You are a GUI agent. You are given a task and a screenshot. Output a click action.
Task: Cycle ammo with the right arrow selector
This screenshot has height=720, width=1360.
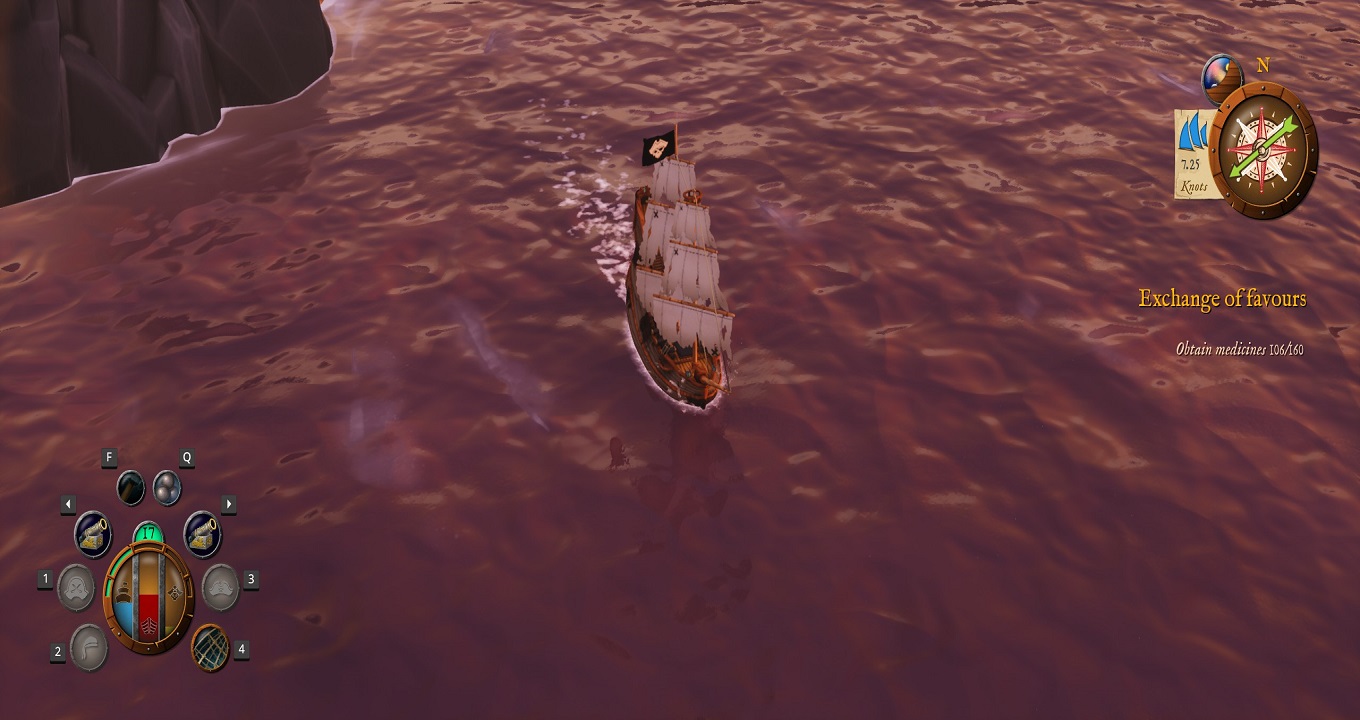228,503
